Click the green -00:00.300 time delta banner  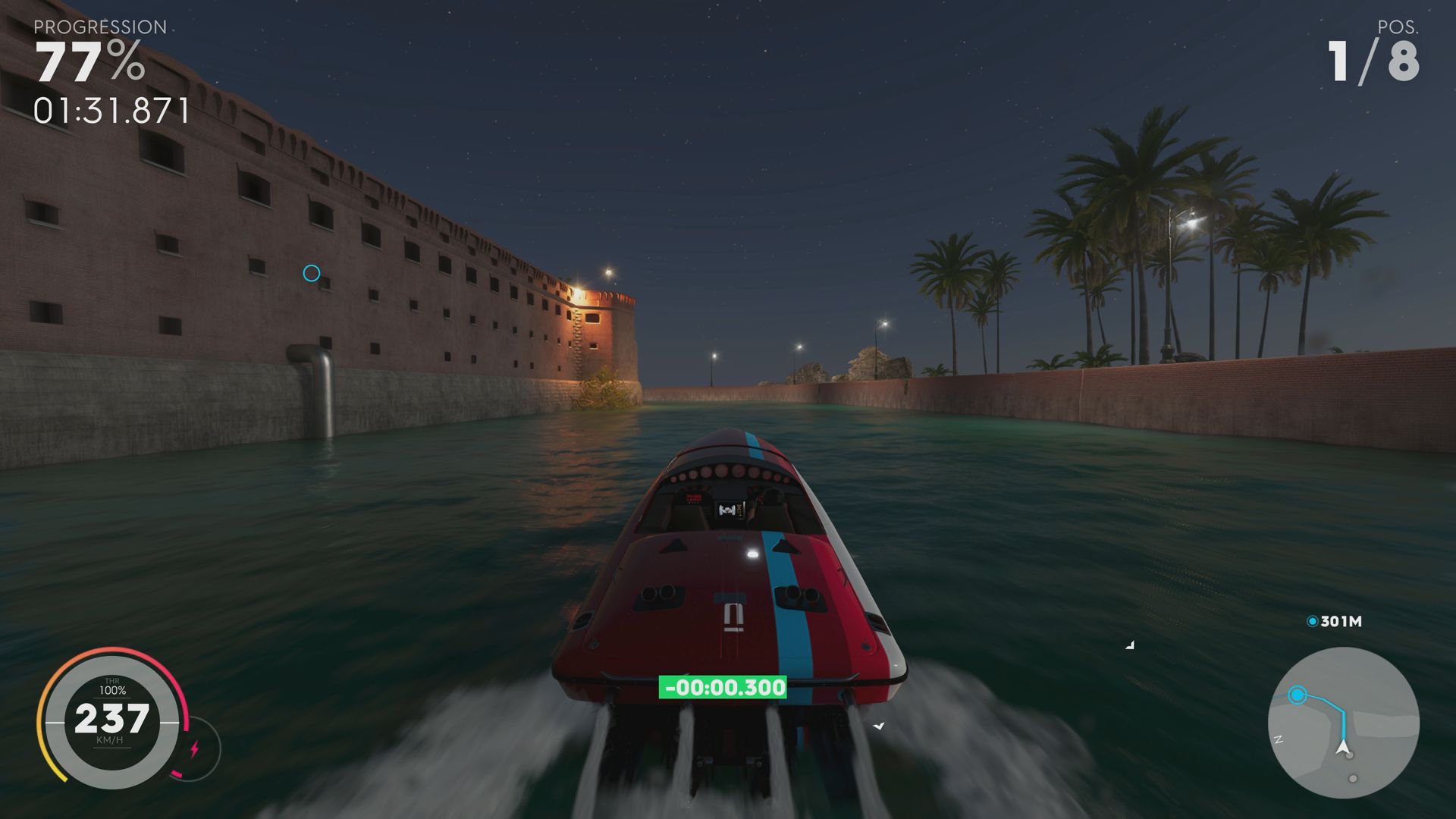[x=723, y=689]
